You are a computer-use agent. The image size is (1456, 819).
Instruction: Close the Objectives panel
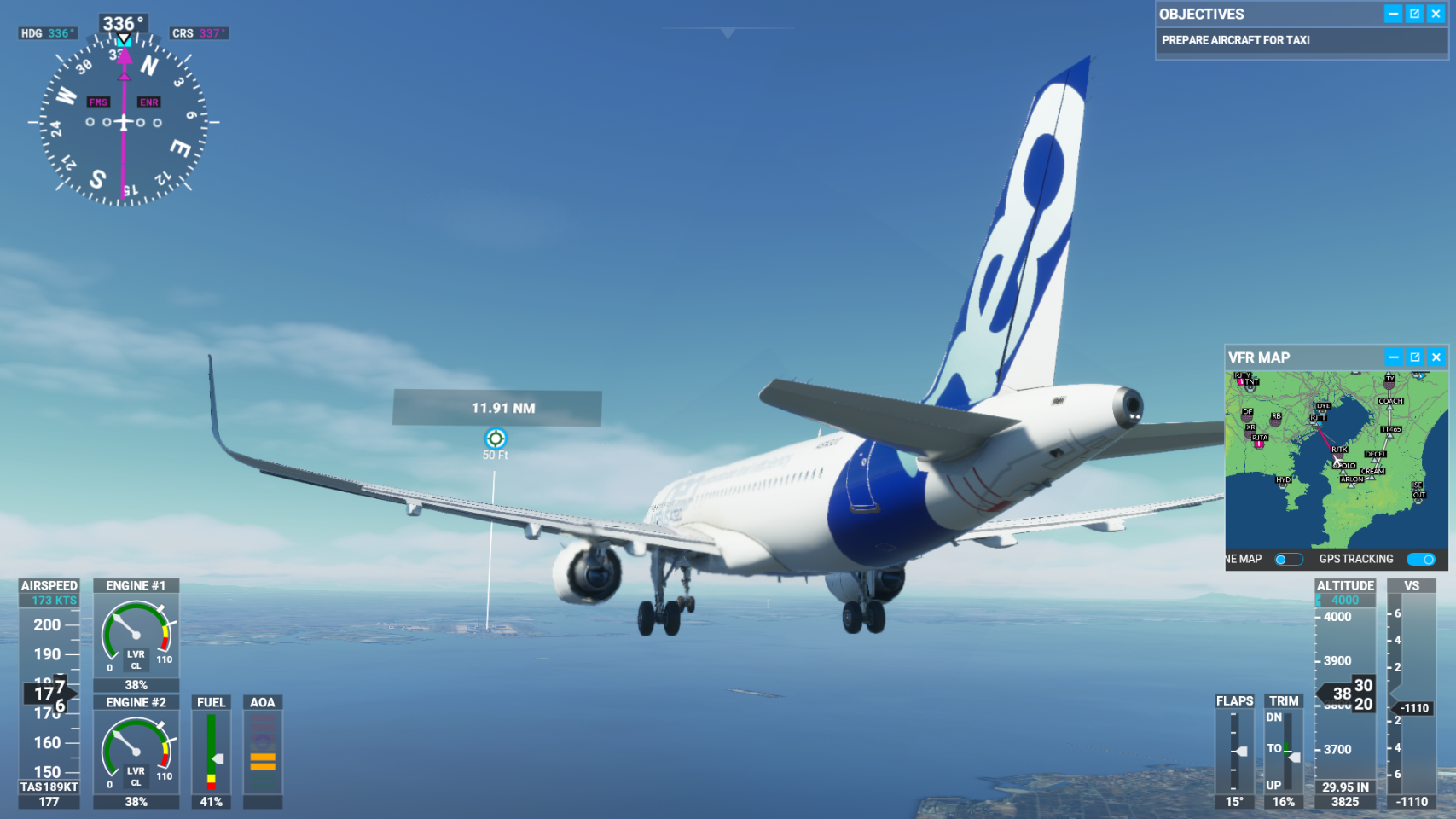1436,14
